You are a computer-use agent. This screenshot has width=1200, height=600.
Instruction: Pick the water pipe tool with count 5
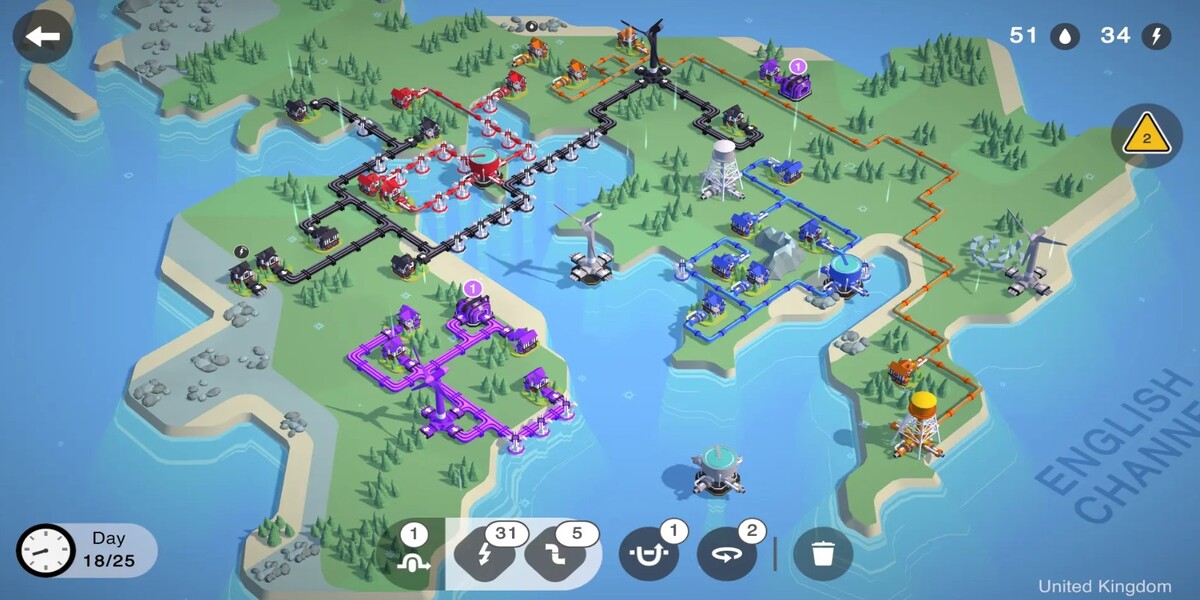(x=556, y=554)
